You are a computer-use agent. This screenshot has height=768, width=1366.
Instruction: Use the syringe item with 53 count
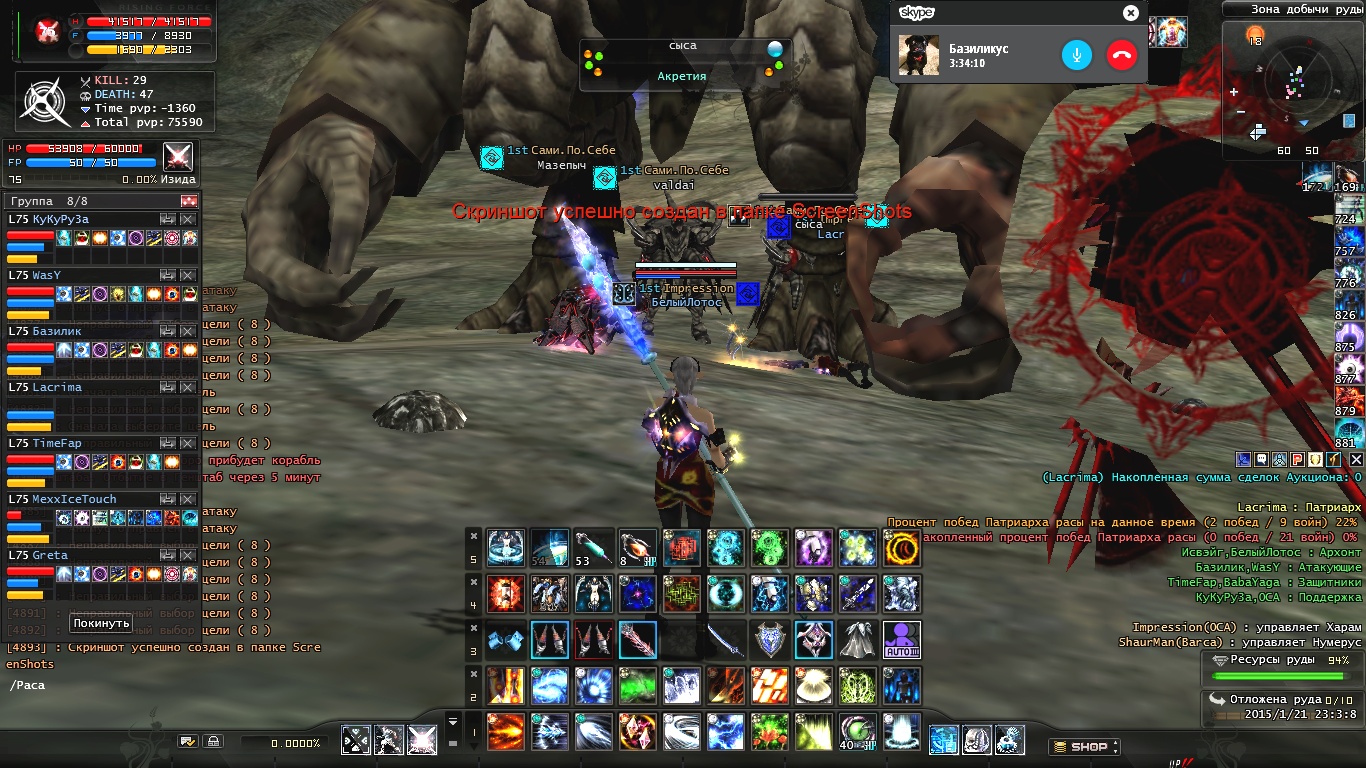pos(593,548)
